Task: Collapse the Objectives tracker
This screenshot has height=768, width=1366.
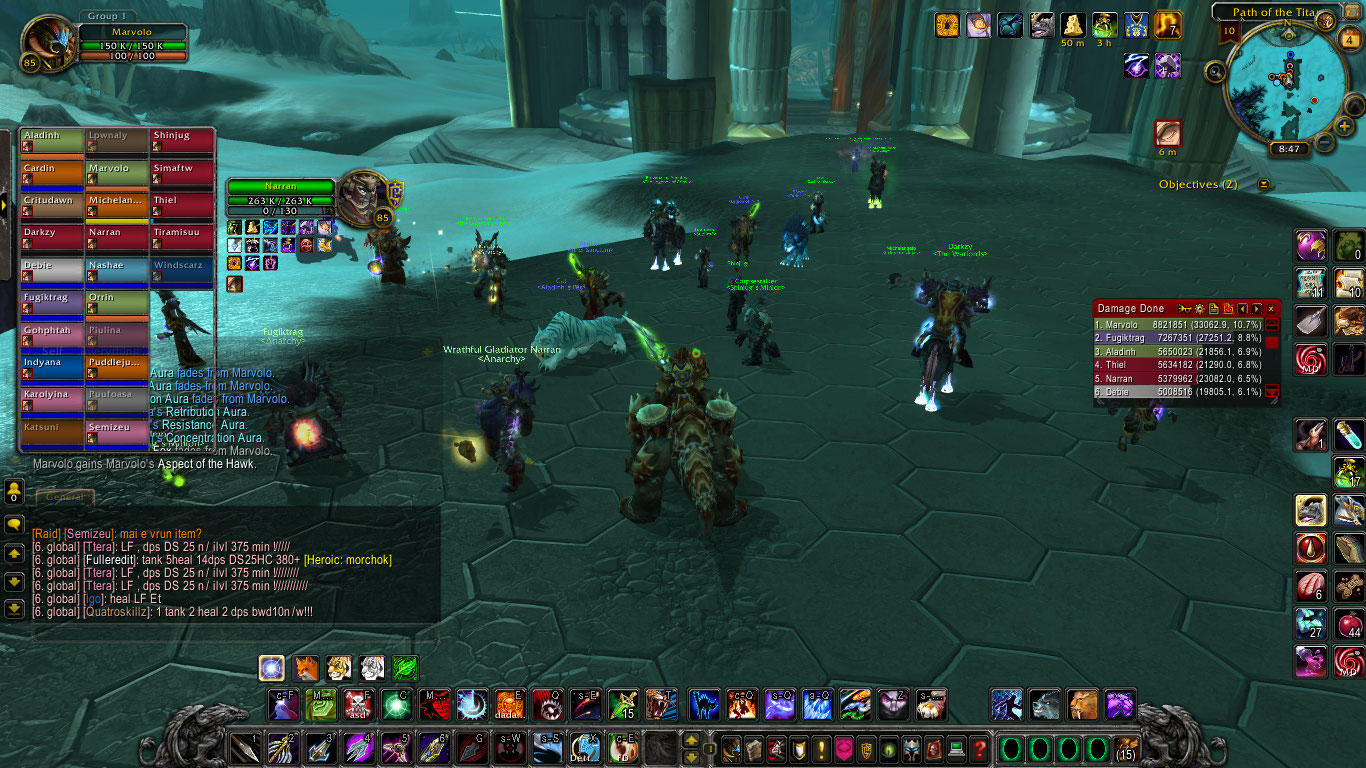Action: 1264,184
